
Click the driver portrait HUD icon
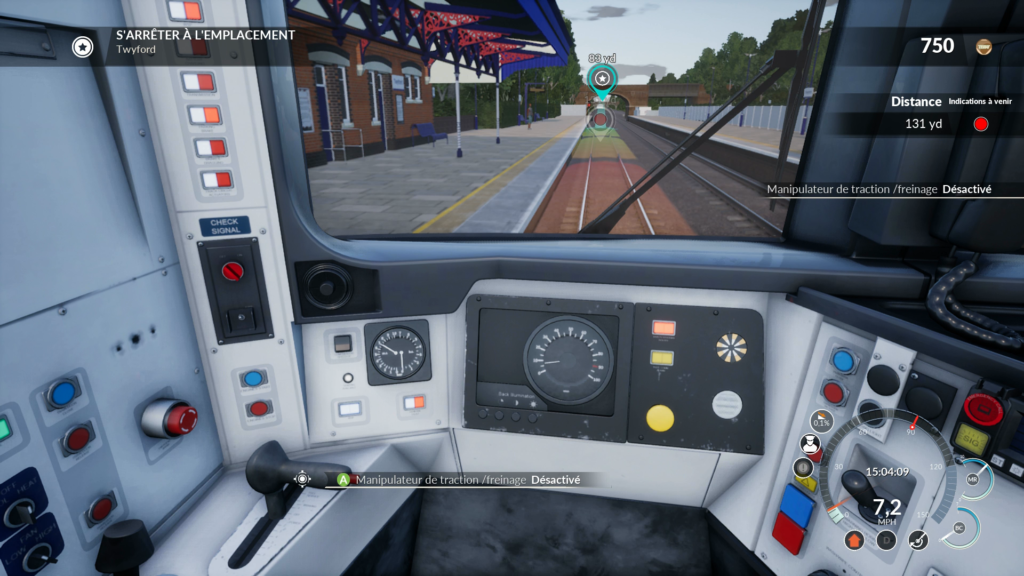[810, 444]
